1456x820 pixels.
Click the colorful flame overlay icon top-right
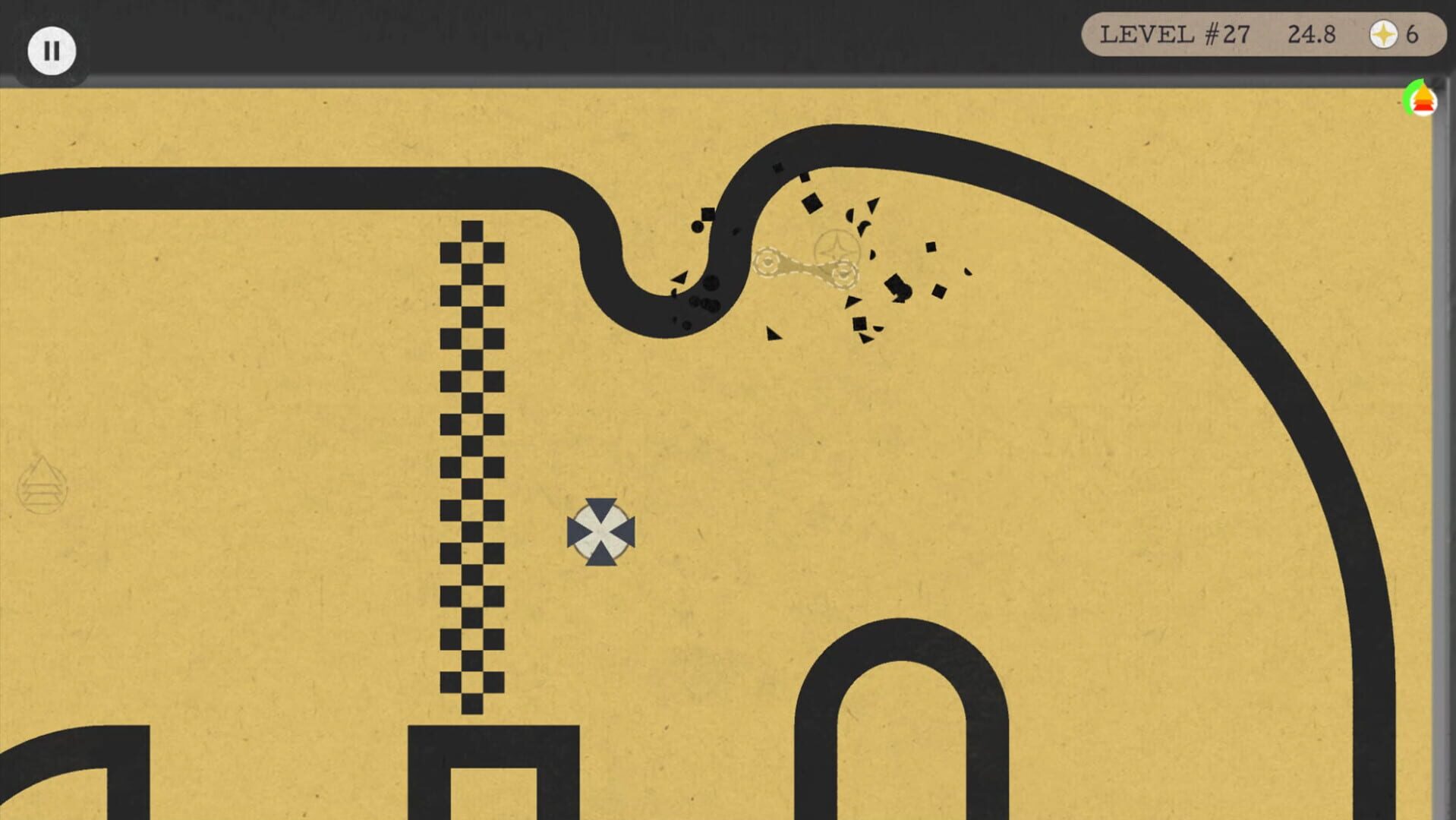coord(1423,99)
